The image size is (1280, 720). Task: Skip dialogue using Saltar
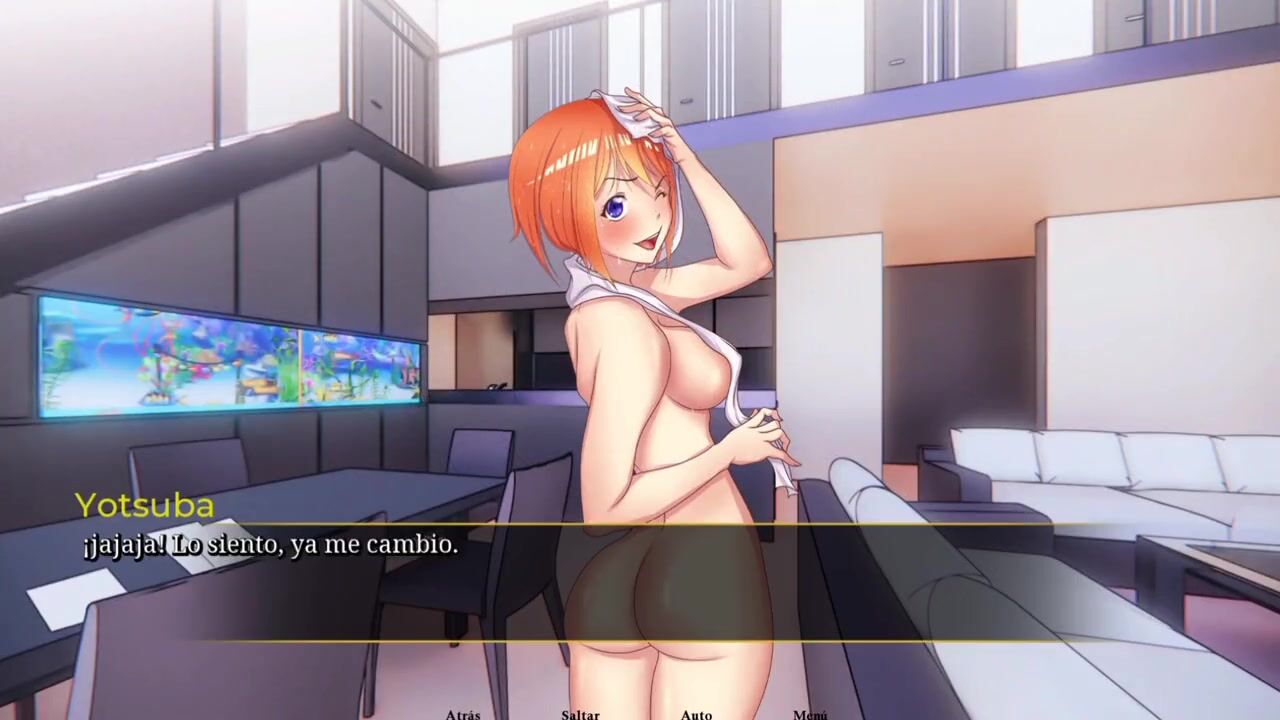click(x=580, y=714)
